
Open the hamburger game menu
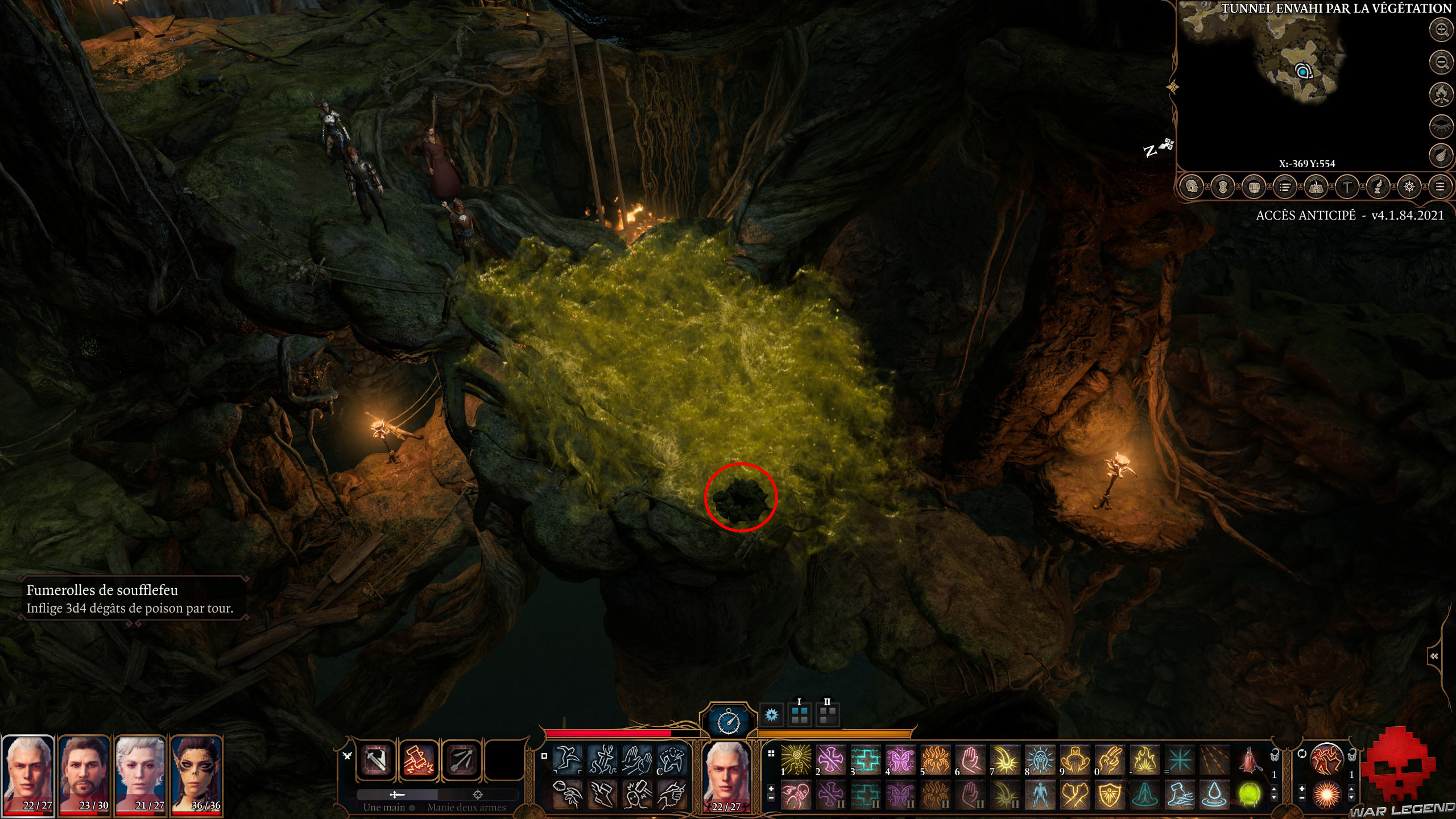[1440, 187]
